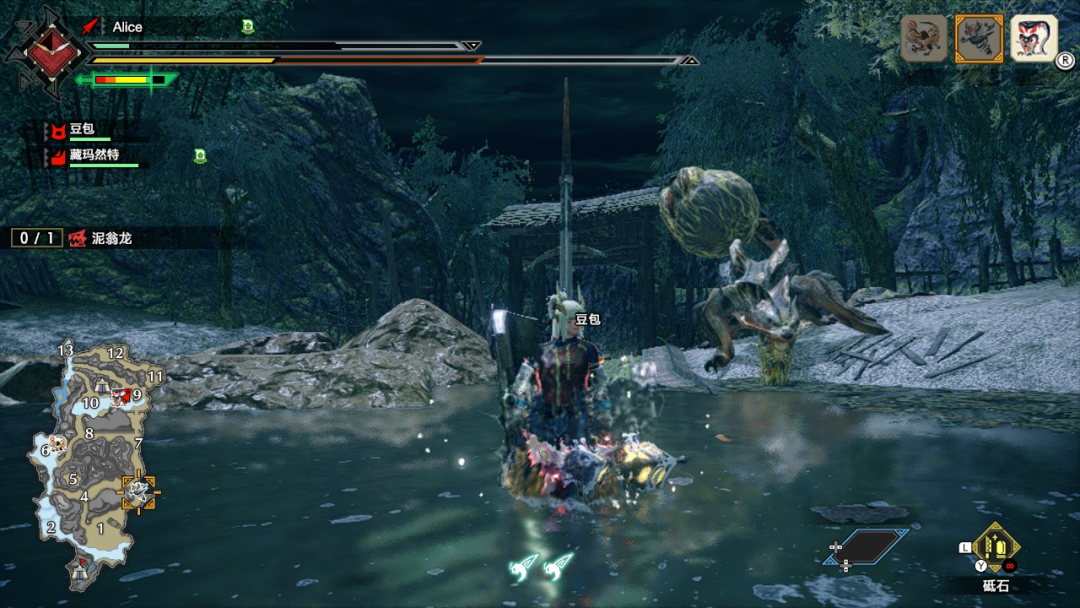Viewport: 1080px width, 608px height.
Task: Select area 9 monster marker on minimap
Action: [x=122, y=396]
